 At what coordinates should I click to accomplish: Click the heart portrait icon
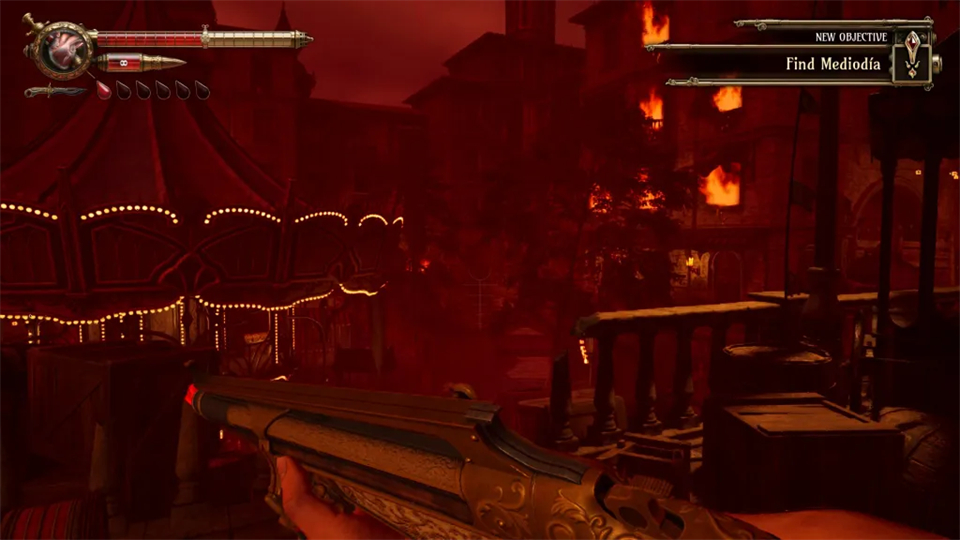(58, 49)
